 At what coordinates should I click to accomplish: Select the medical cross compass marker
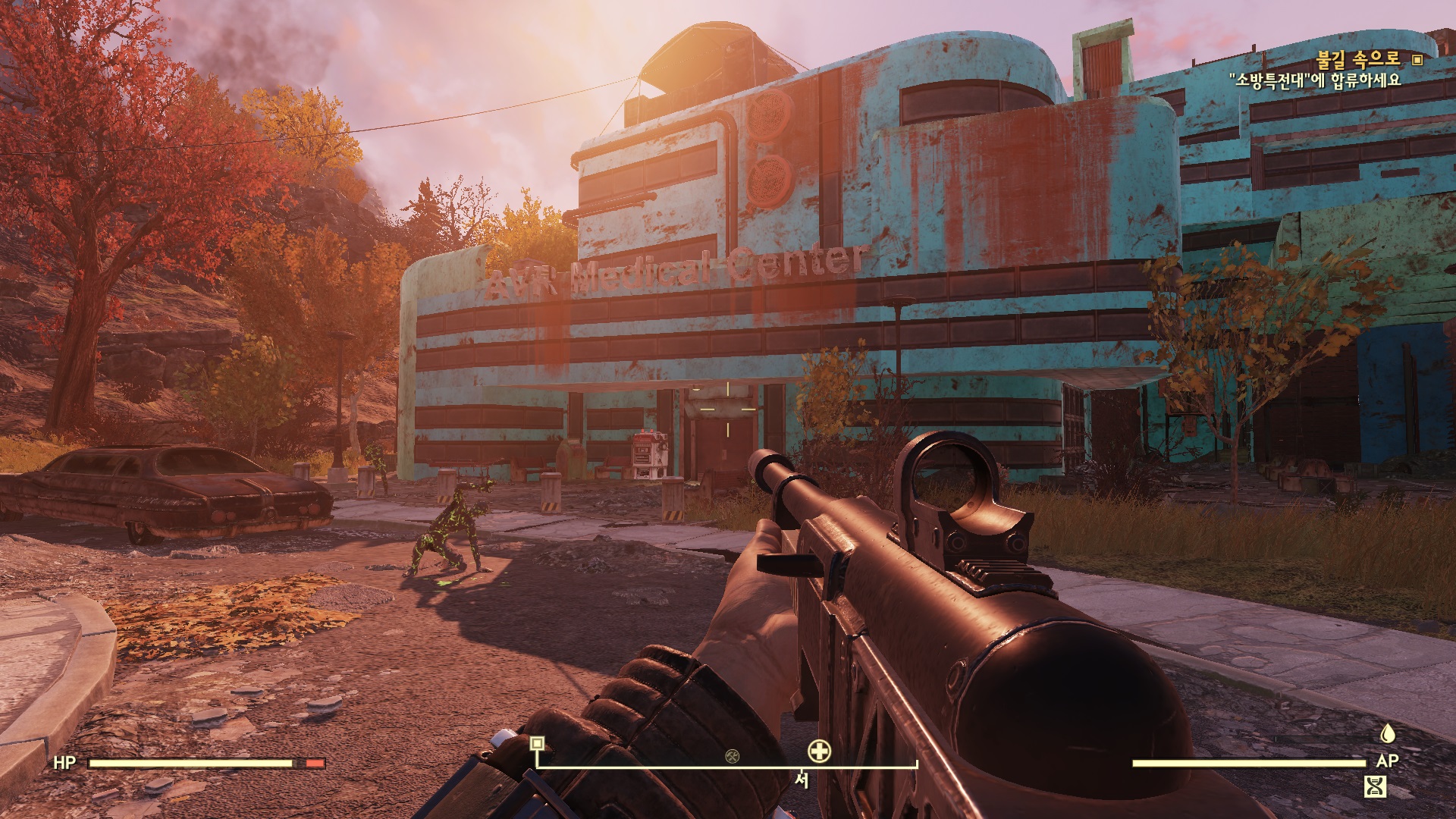point(819,752)
